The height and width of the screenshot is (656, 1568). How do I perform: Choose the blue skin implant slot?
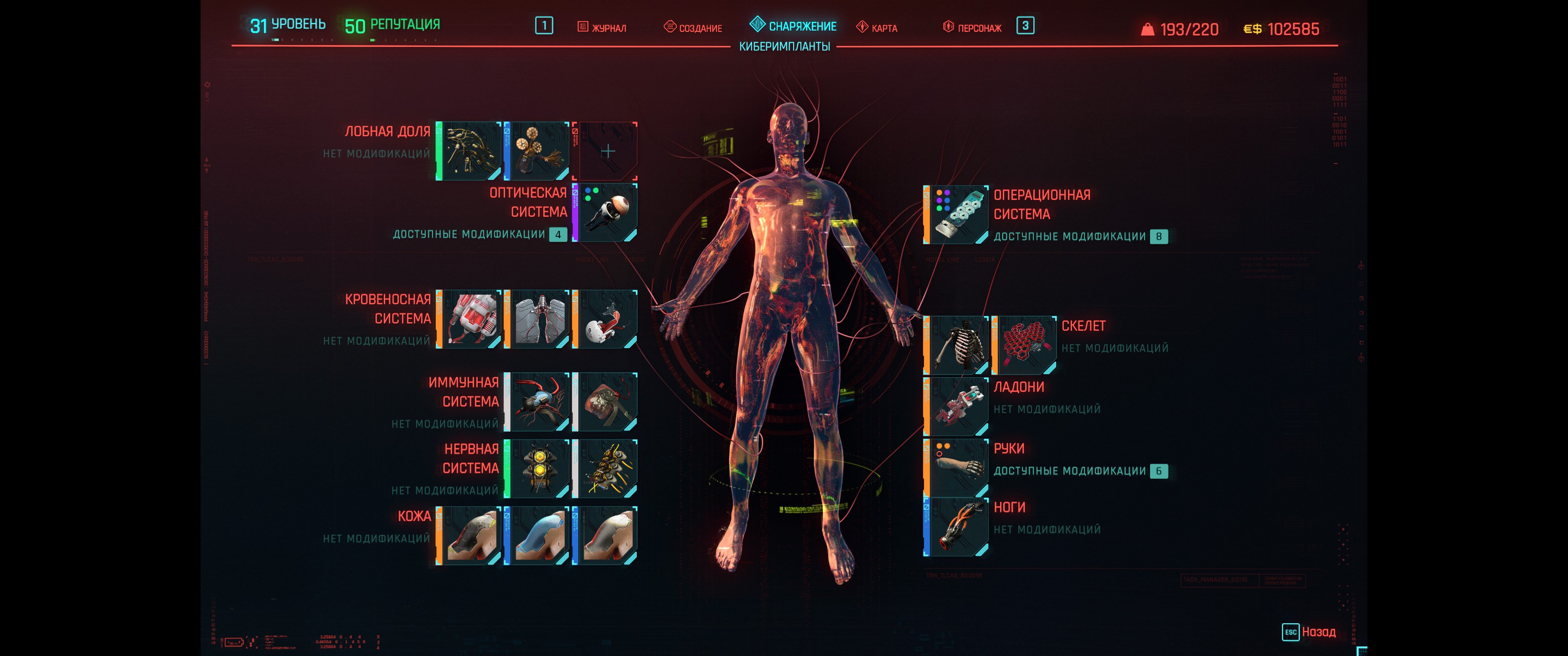(539, 536)
